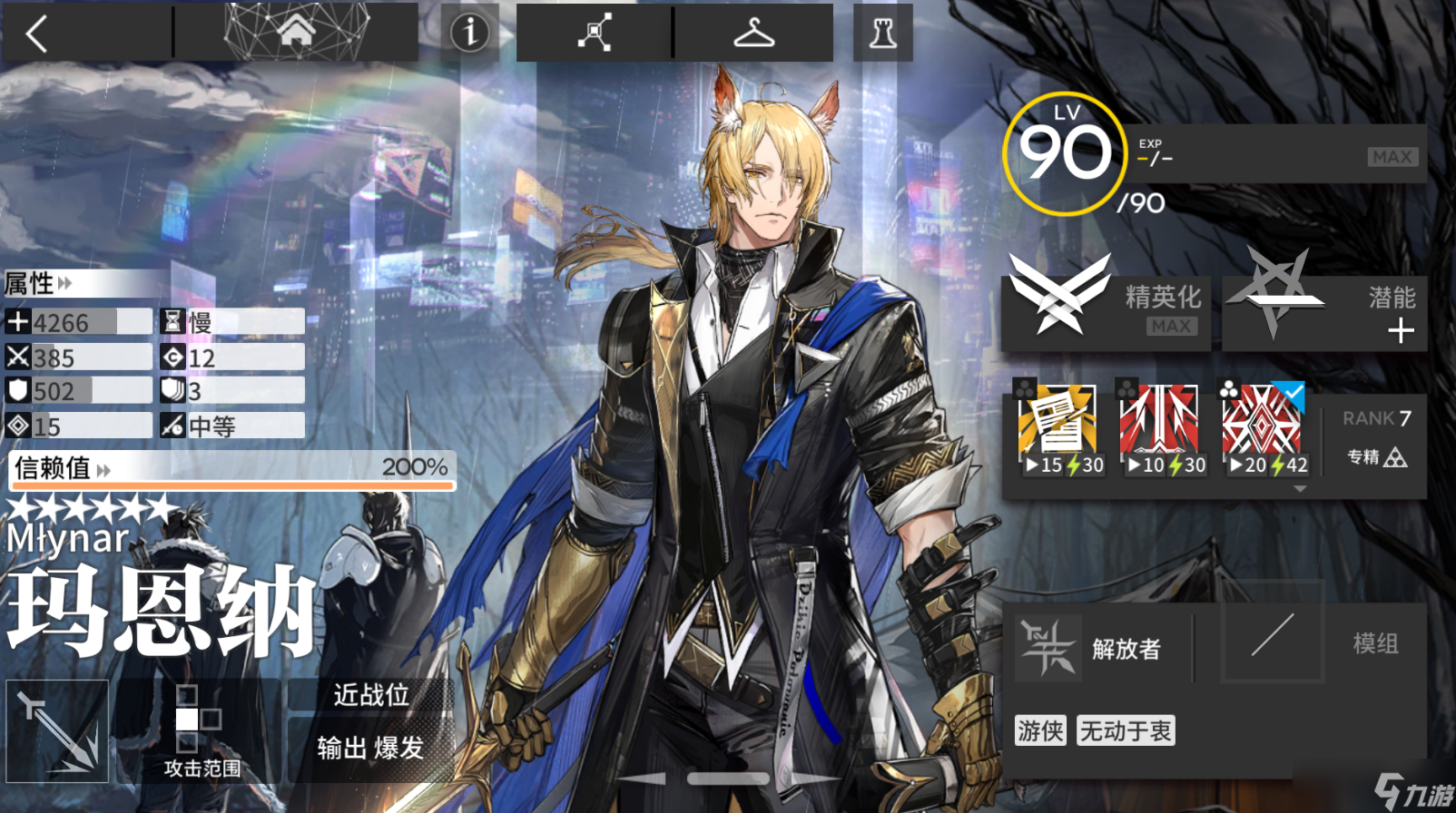Screen dimensions: 1456x813
Task: Expand the 属性 attributes panel
Action: [x=38, y=284]
